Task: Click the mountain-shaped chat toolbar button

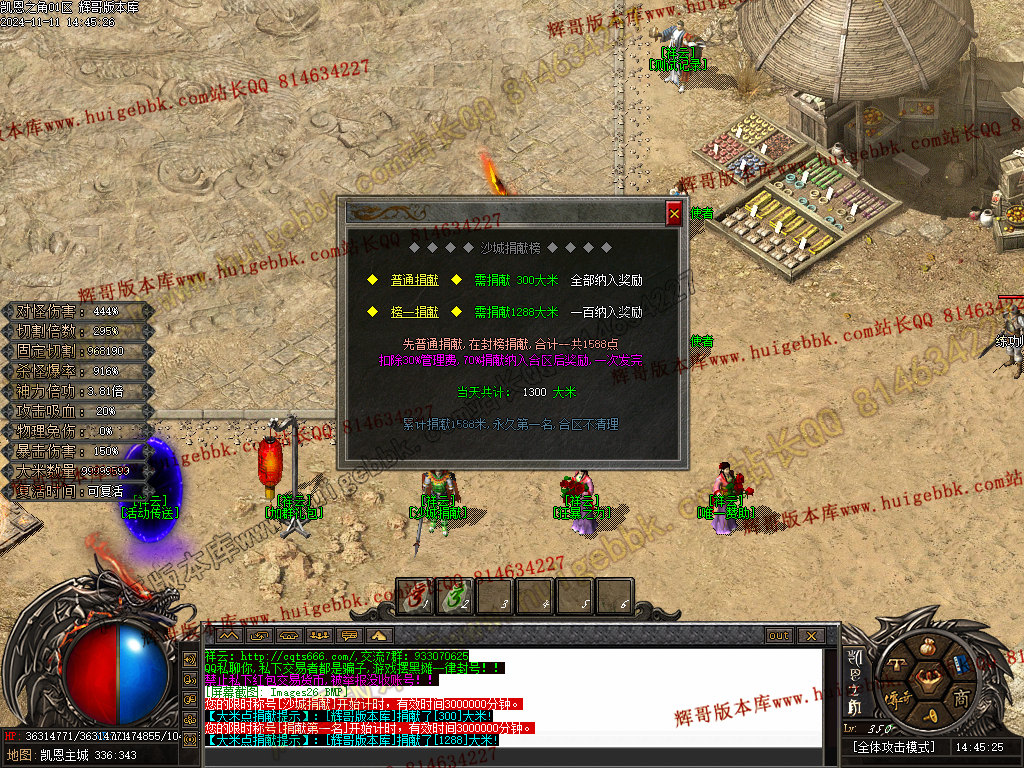Action: (229, 636)
